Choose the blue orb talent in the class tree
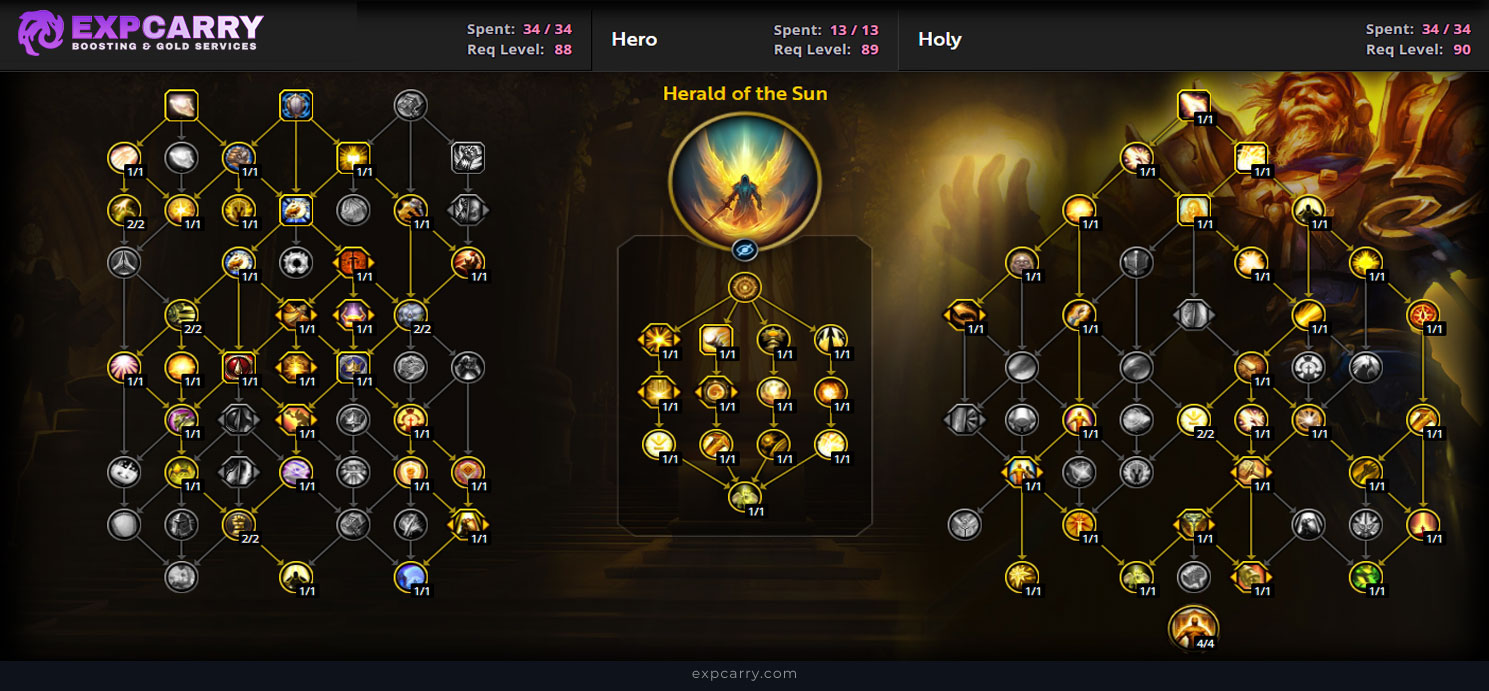1489x691 pixels. tap(411, 576)
